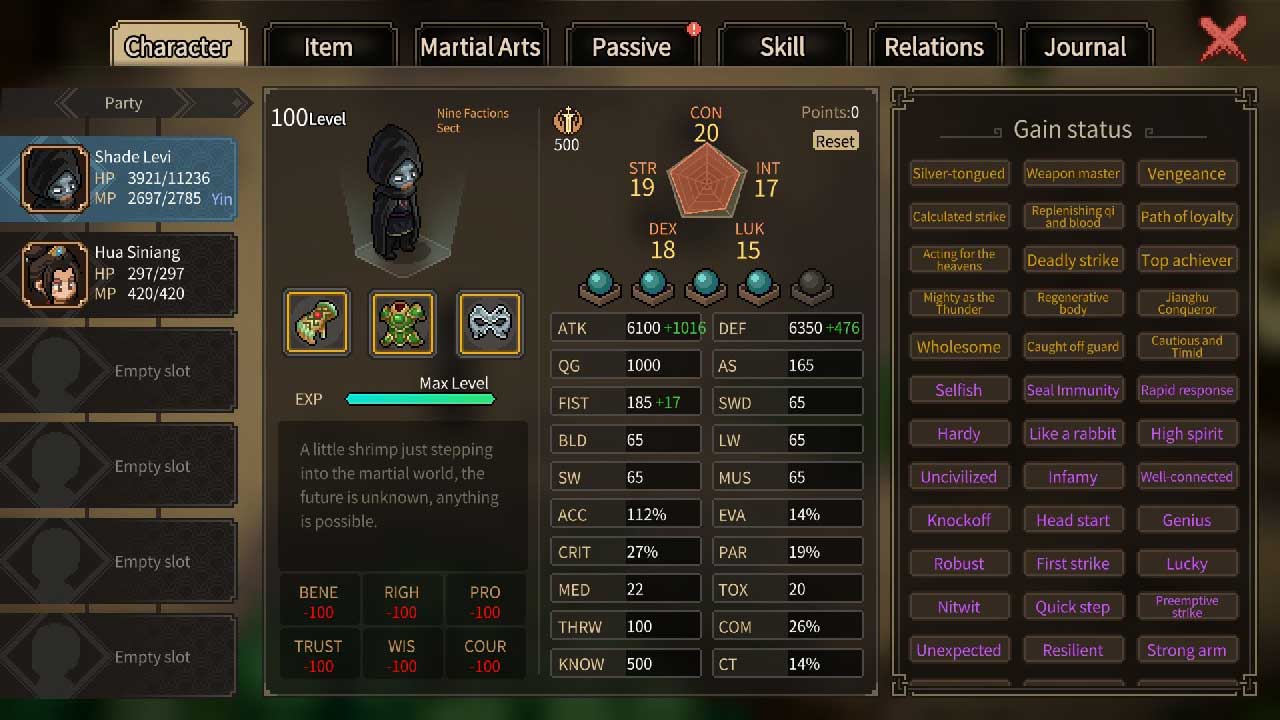Inspect the green gauntlet weapon slot

point(317,324)
